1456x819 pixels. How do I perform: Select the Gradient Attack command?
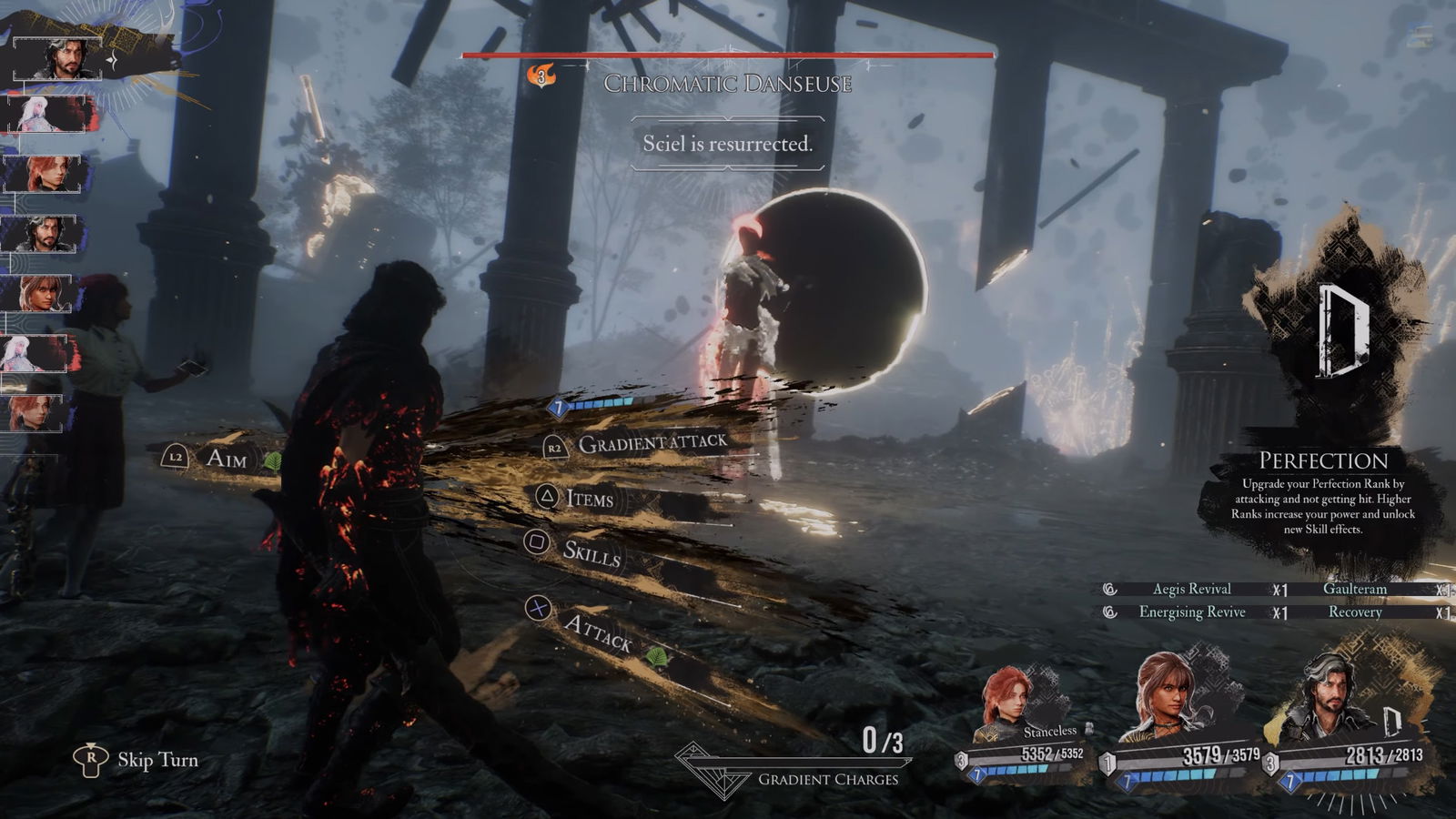click(x=652, y=443)
